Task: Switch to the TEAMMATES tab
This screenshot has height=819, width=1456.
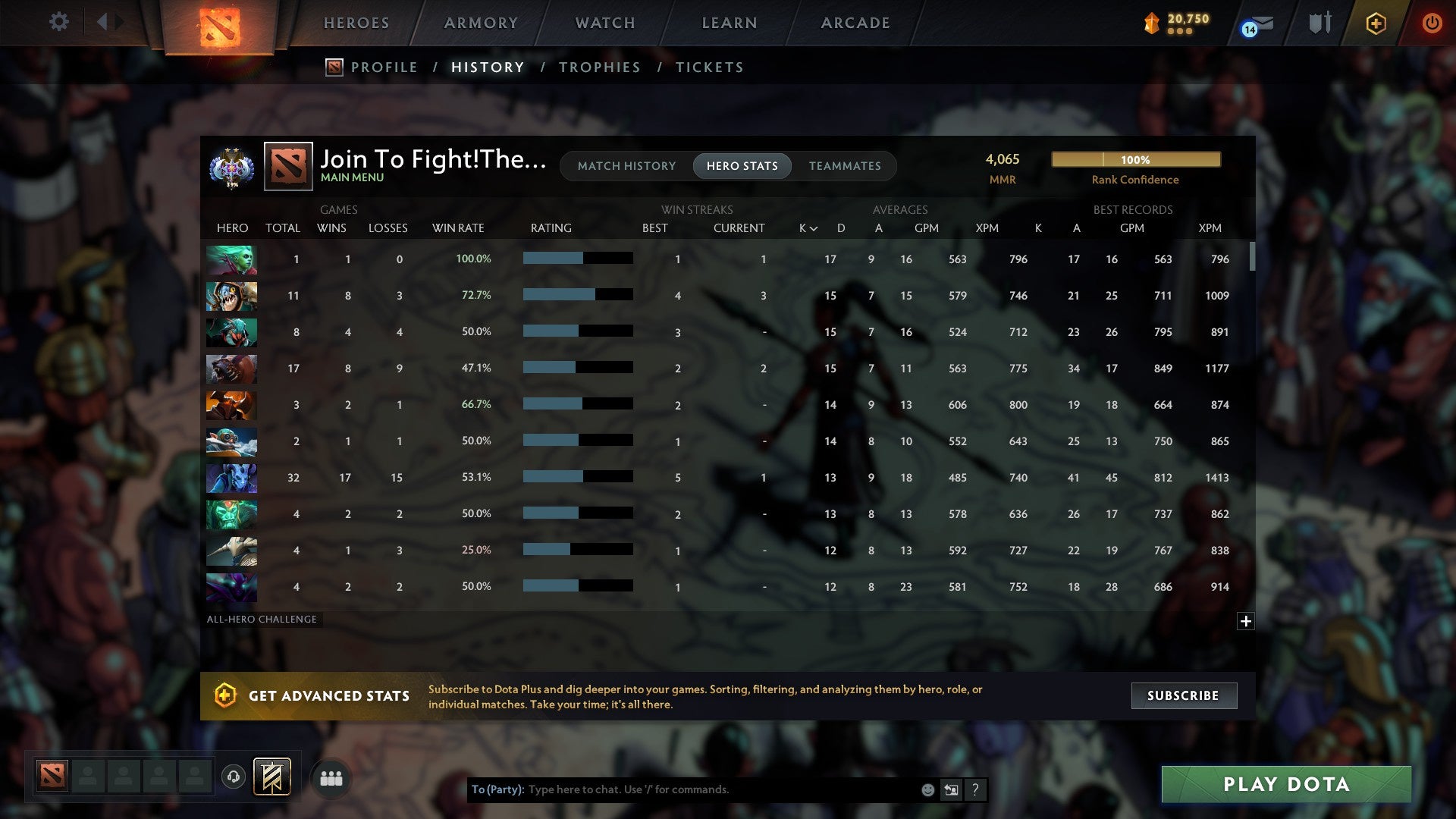Action: 846,165
